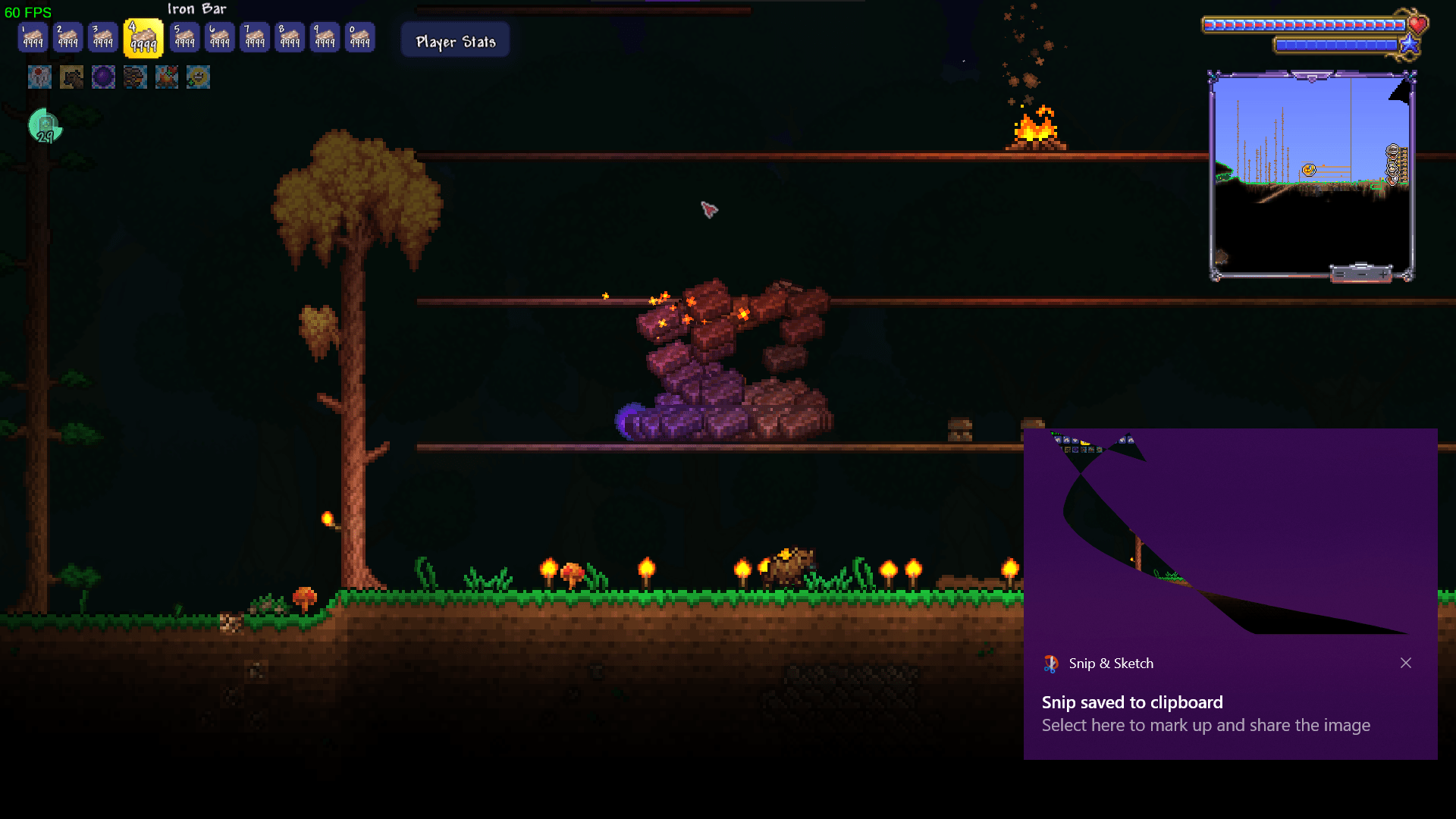Click the minimap zoom out minus control
Viewport: 1456px width, 819px height.
(1339, 275)
